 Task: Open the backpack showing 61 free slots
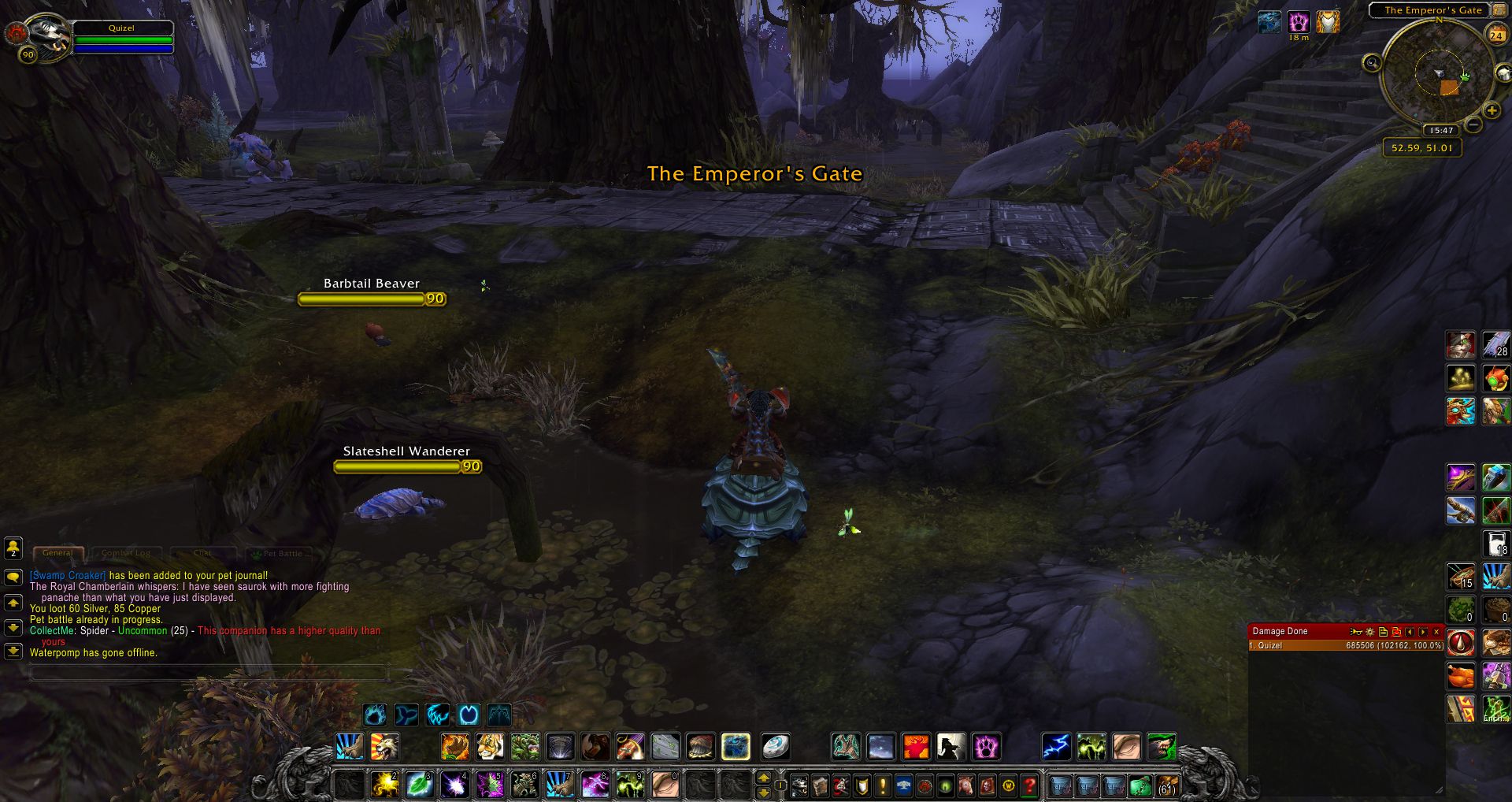[x=1166, y=785]
